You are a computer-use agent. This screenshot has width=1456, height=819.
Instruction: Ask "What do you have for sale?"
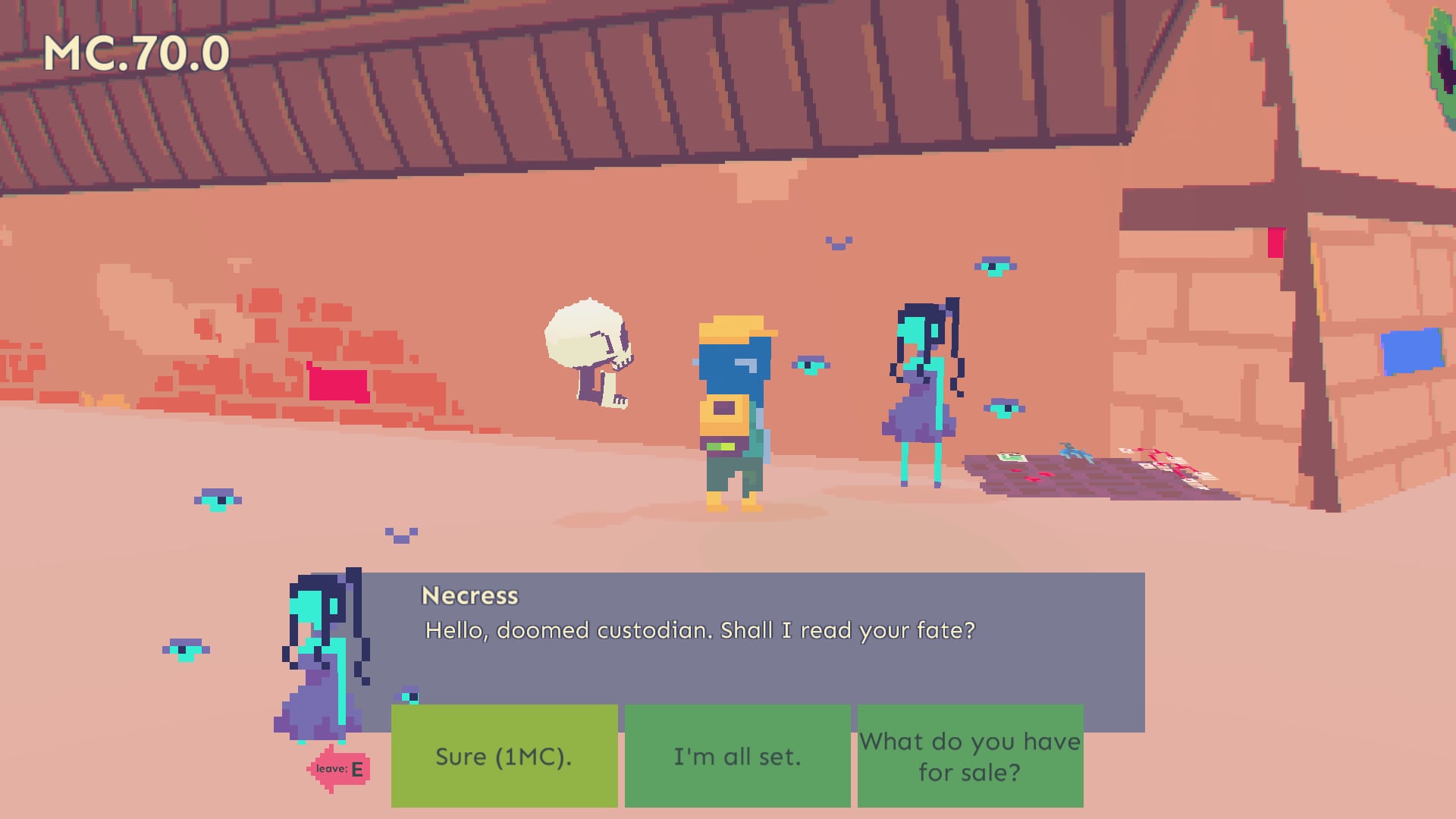pos(970,756)
